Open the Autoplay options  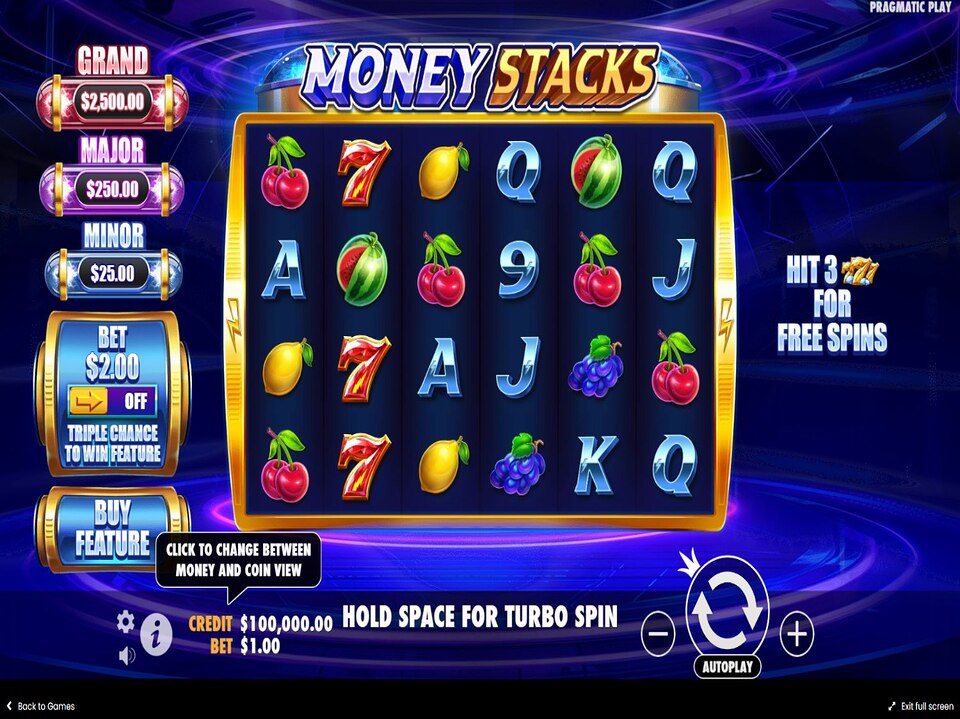[727, 667]
